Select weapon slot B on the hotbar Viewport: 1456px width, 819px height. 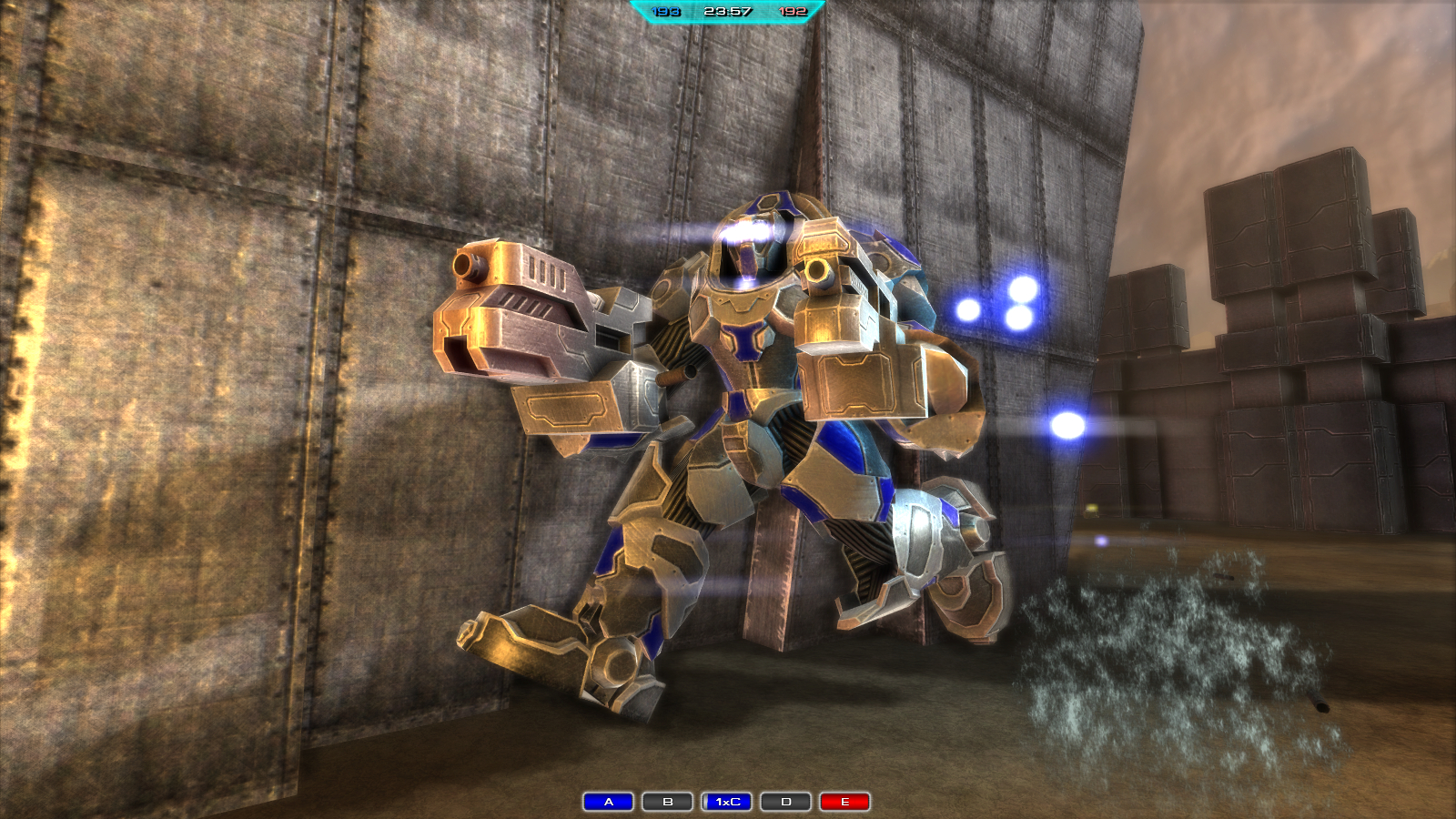(667, 803)
